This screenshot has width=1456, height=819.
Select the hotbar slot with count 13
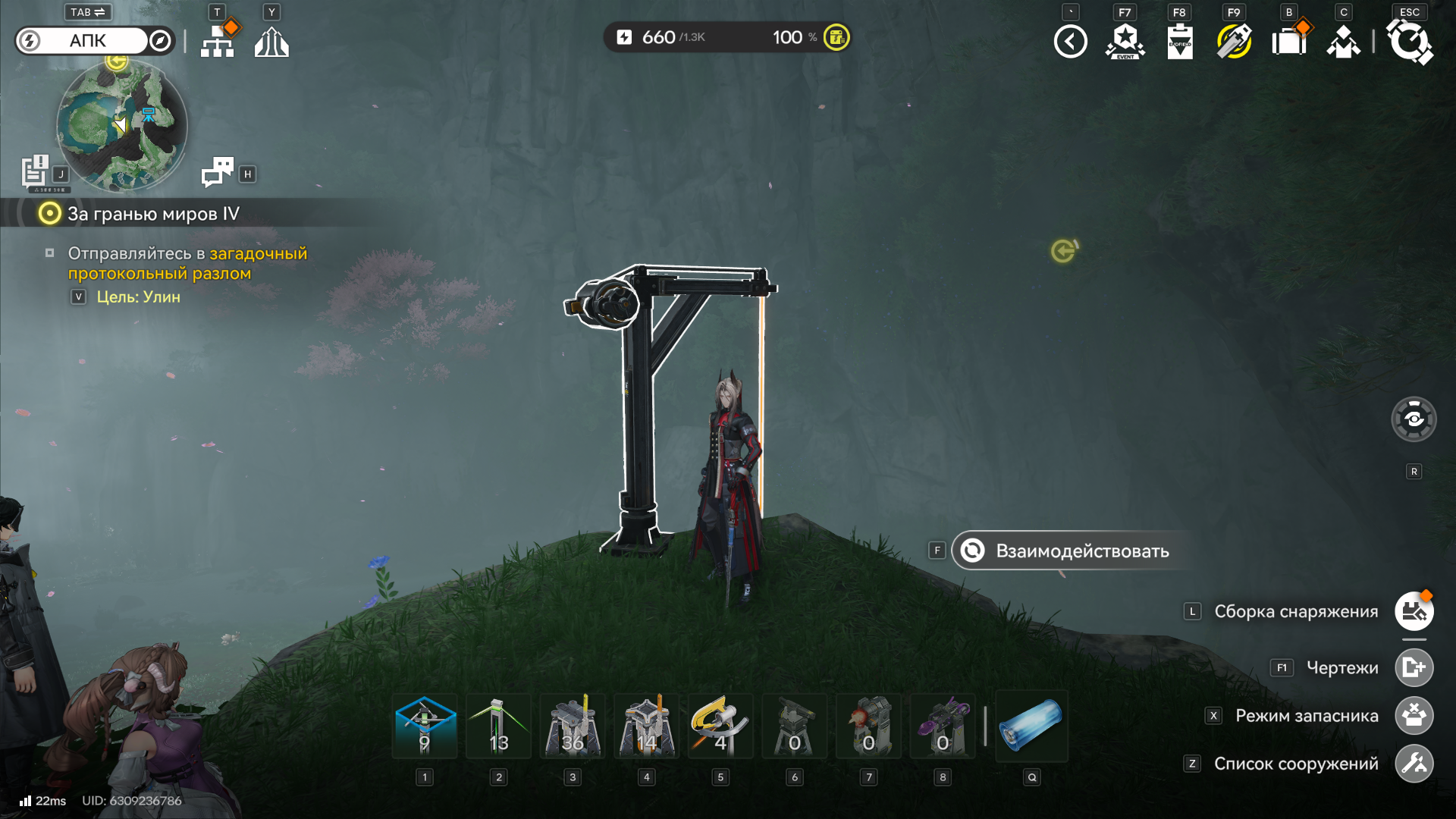(x=498, y=726)
